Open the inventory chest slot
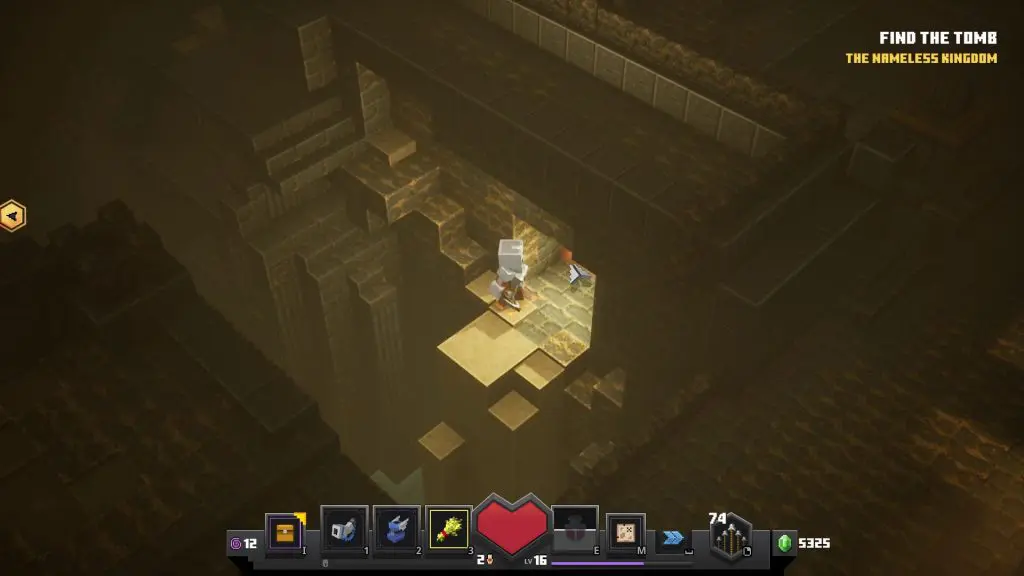 285,533
